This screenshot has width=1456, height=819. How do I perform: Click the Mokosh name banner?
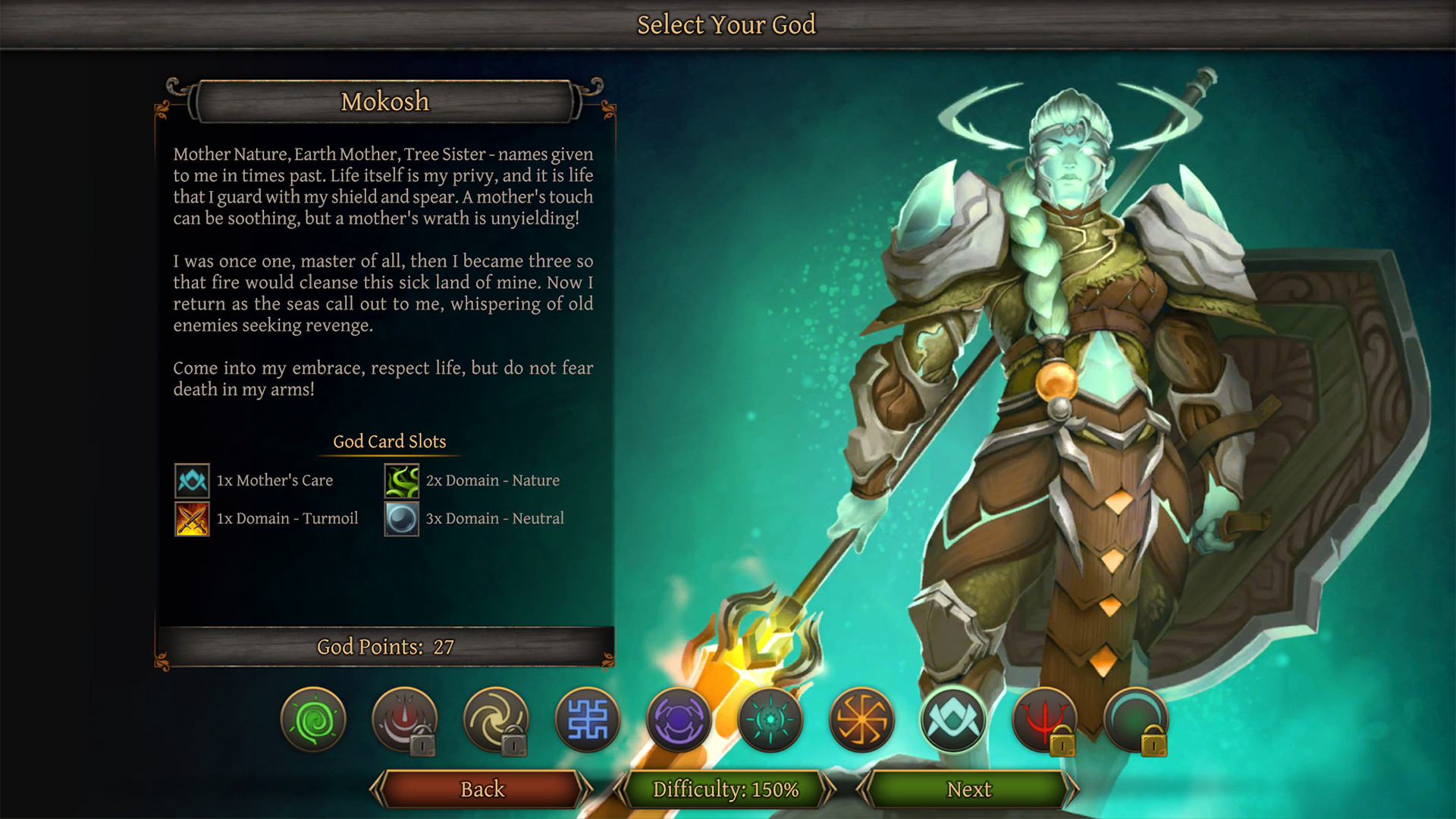(x=385, y=101)
